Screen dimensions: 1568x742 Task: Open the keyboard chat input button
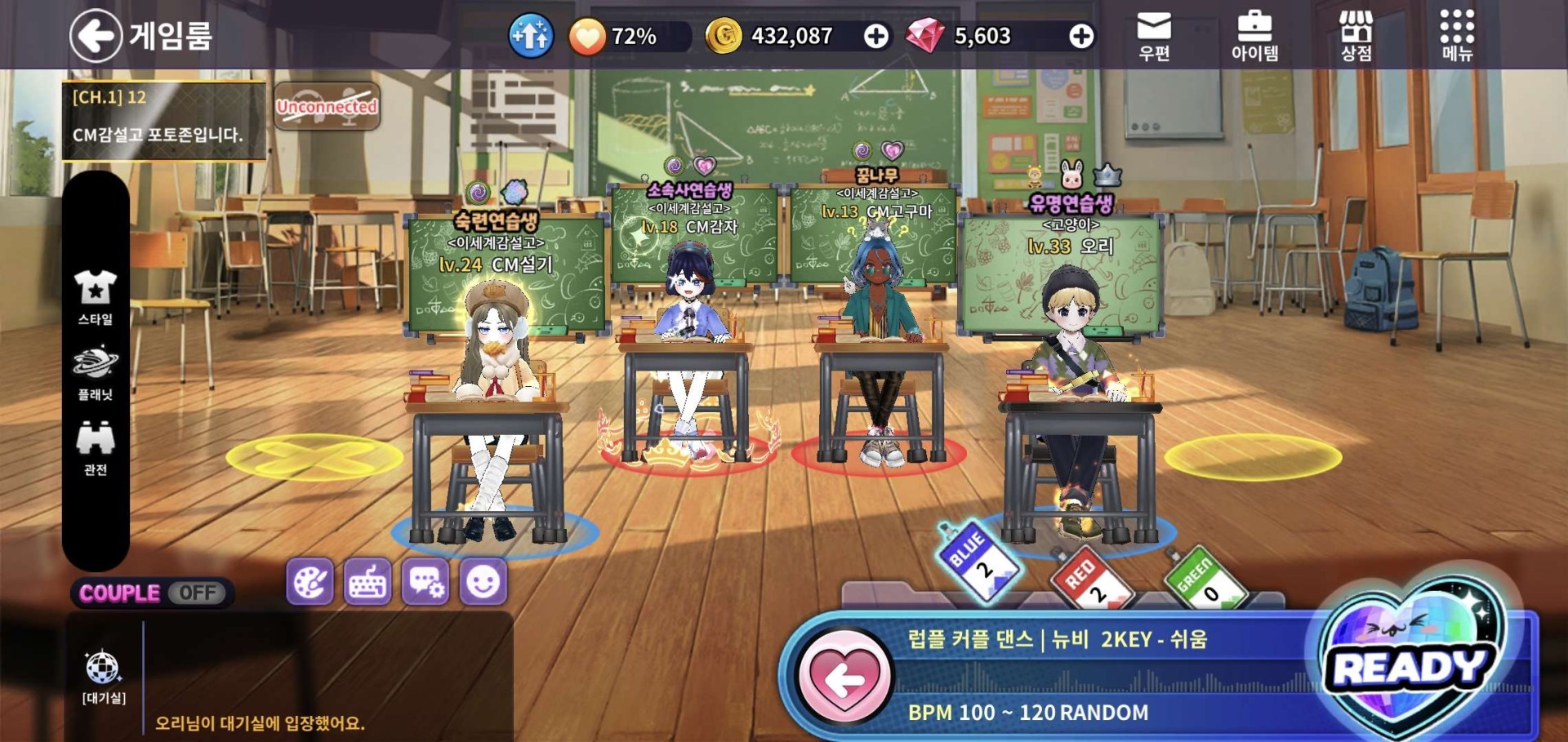click(x=367, y=582)
